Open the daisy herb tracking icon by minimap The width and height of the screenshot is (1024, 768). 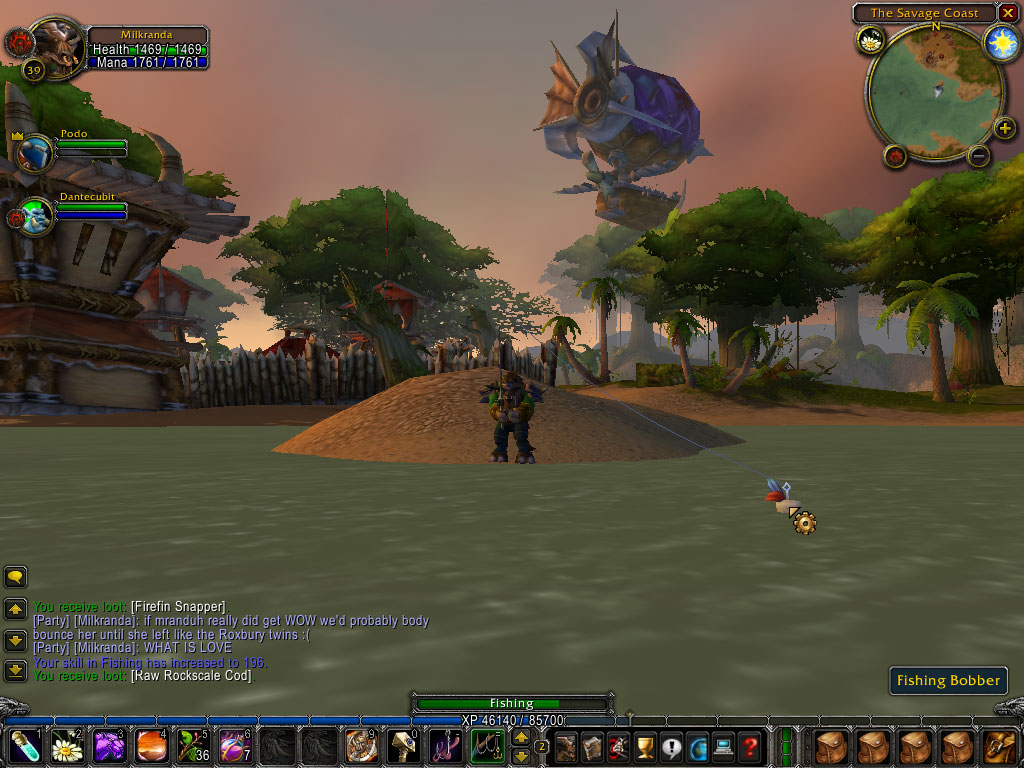coord(869,40)
